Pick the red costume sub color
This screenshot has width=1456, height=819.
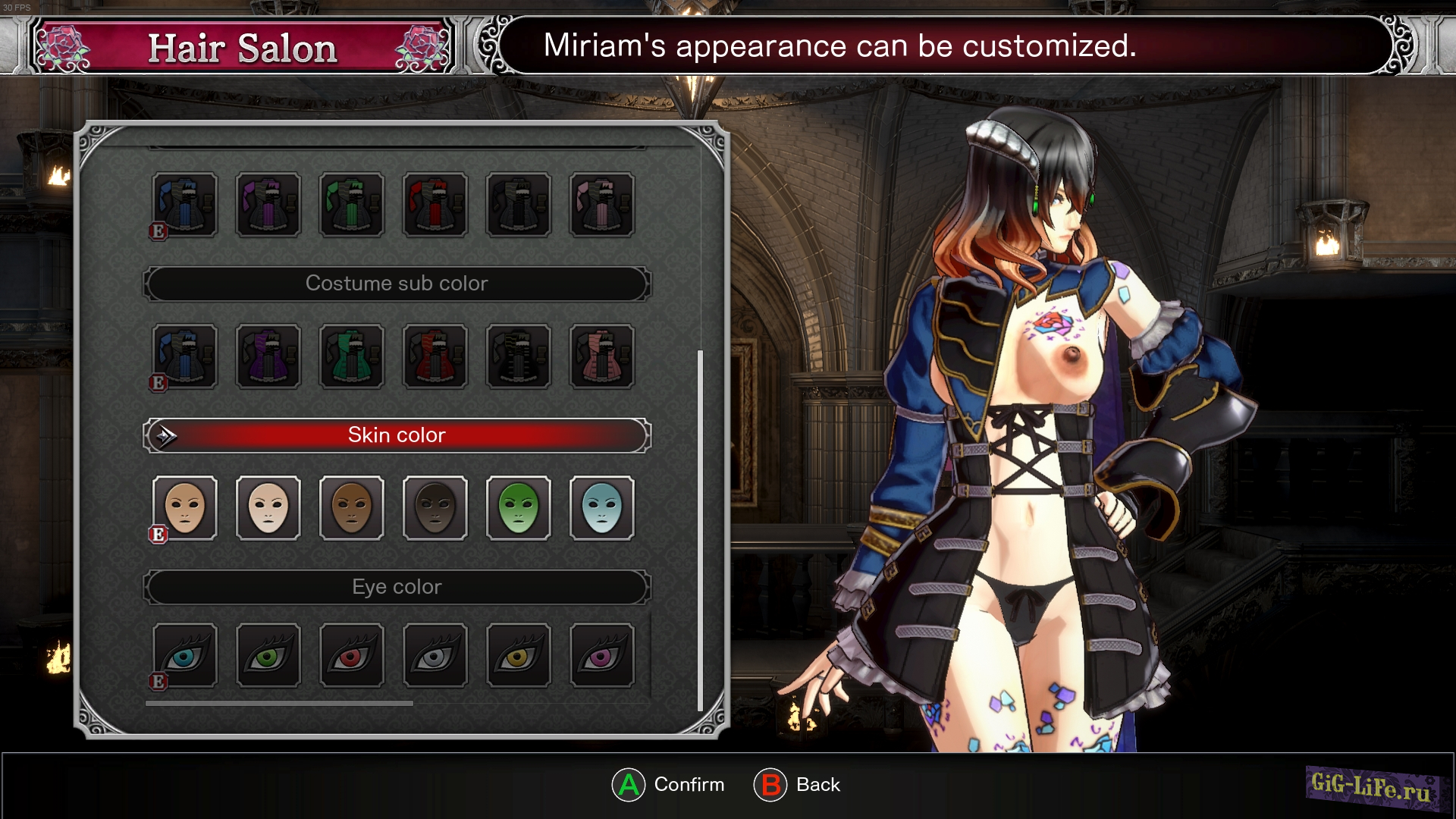(x=435, y=356)
